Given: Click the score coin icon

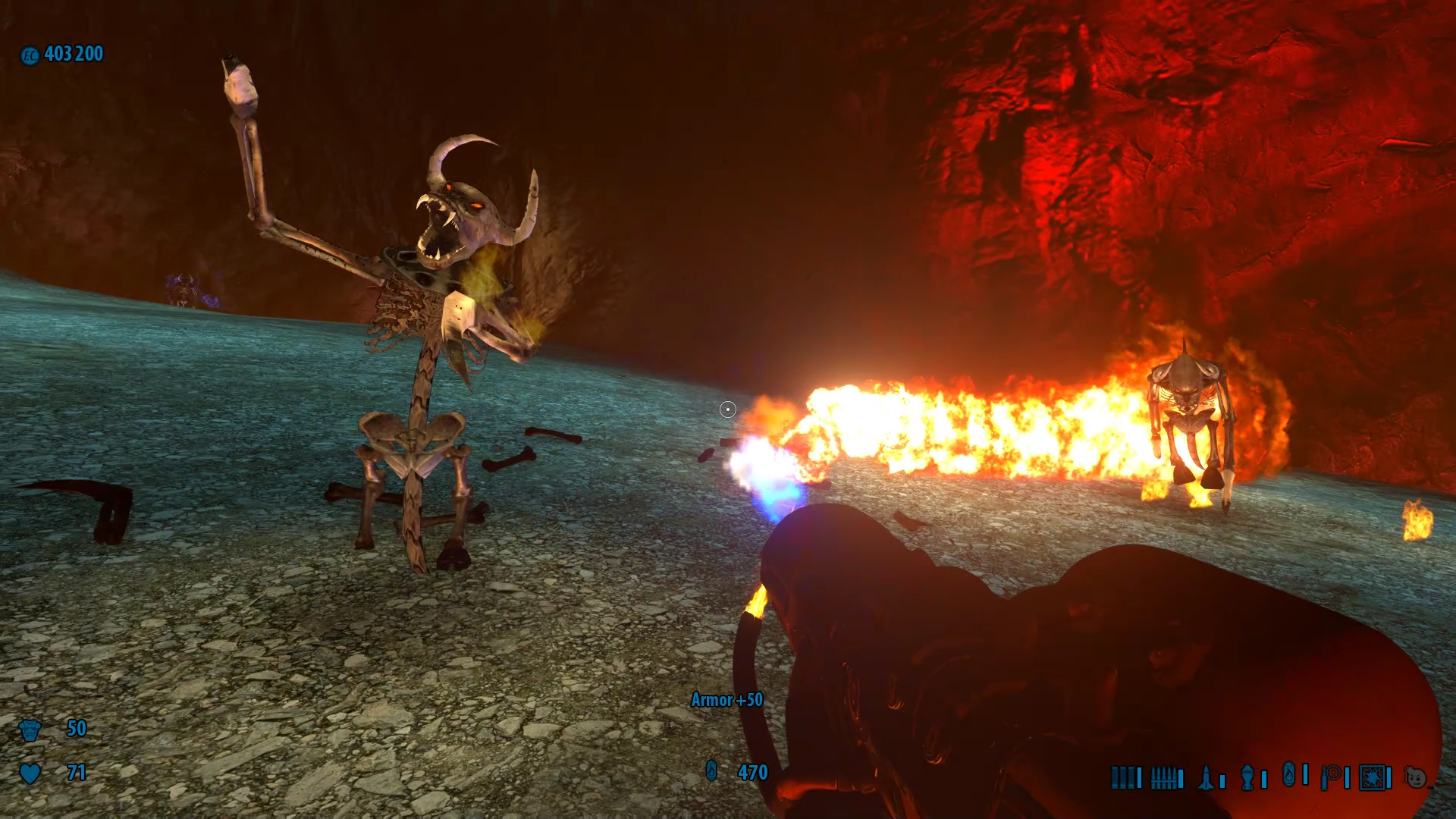Looking at the screenshot, I should (x=30, y=55).
